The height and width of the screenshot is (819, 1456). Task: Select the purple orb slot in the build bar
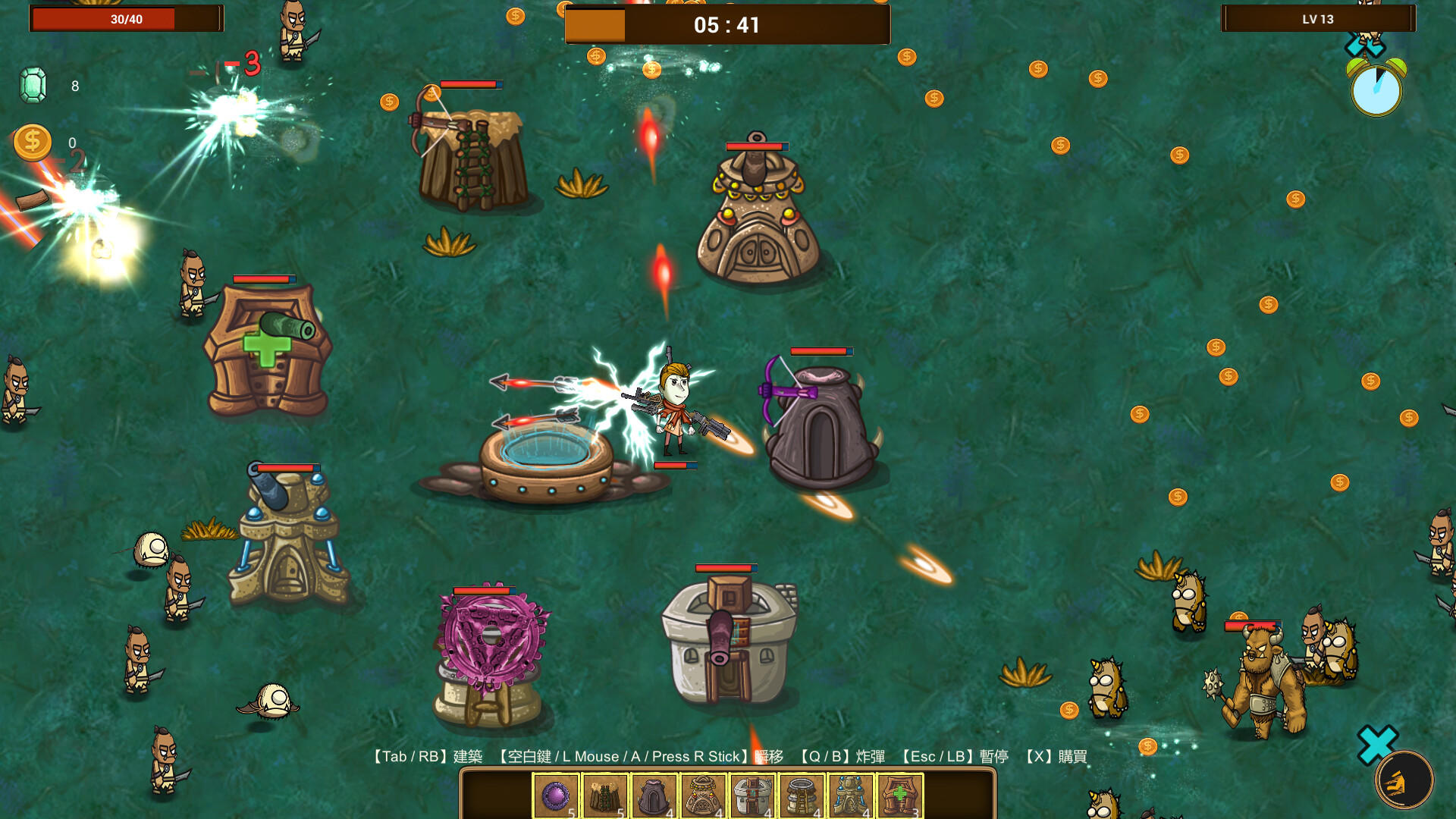point(556,795)
